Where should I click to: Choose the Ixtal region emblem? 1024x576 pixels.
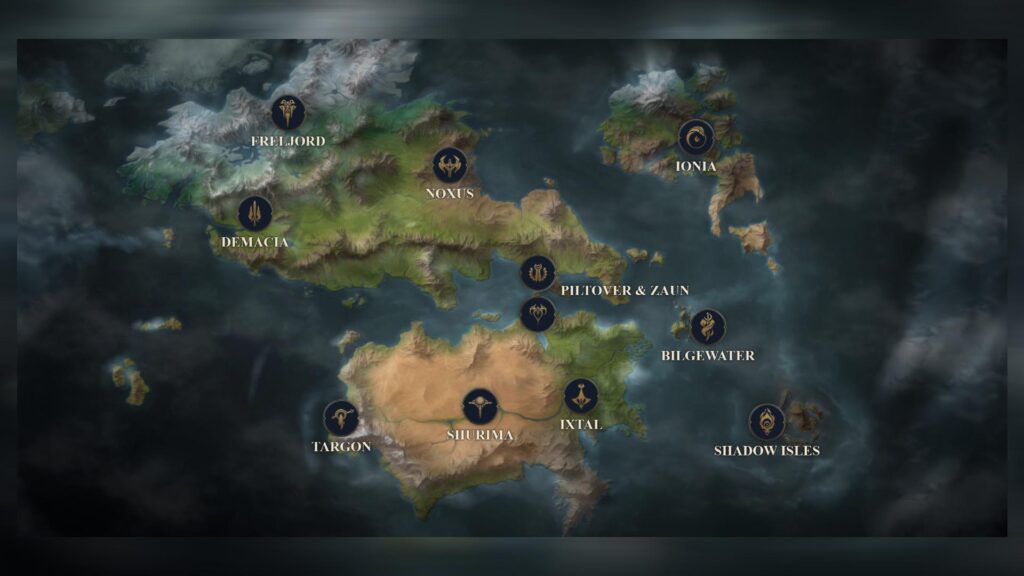pos(581,396)
